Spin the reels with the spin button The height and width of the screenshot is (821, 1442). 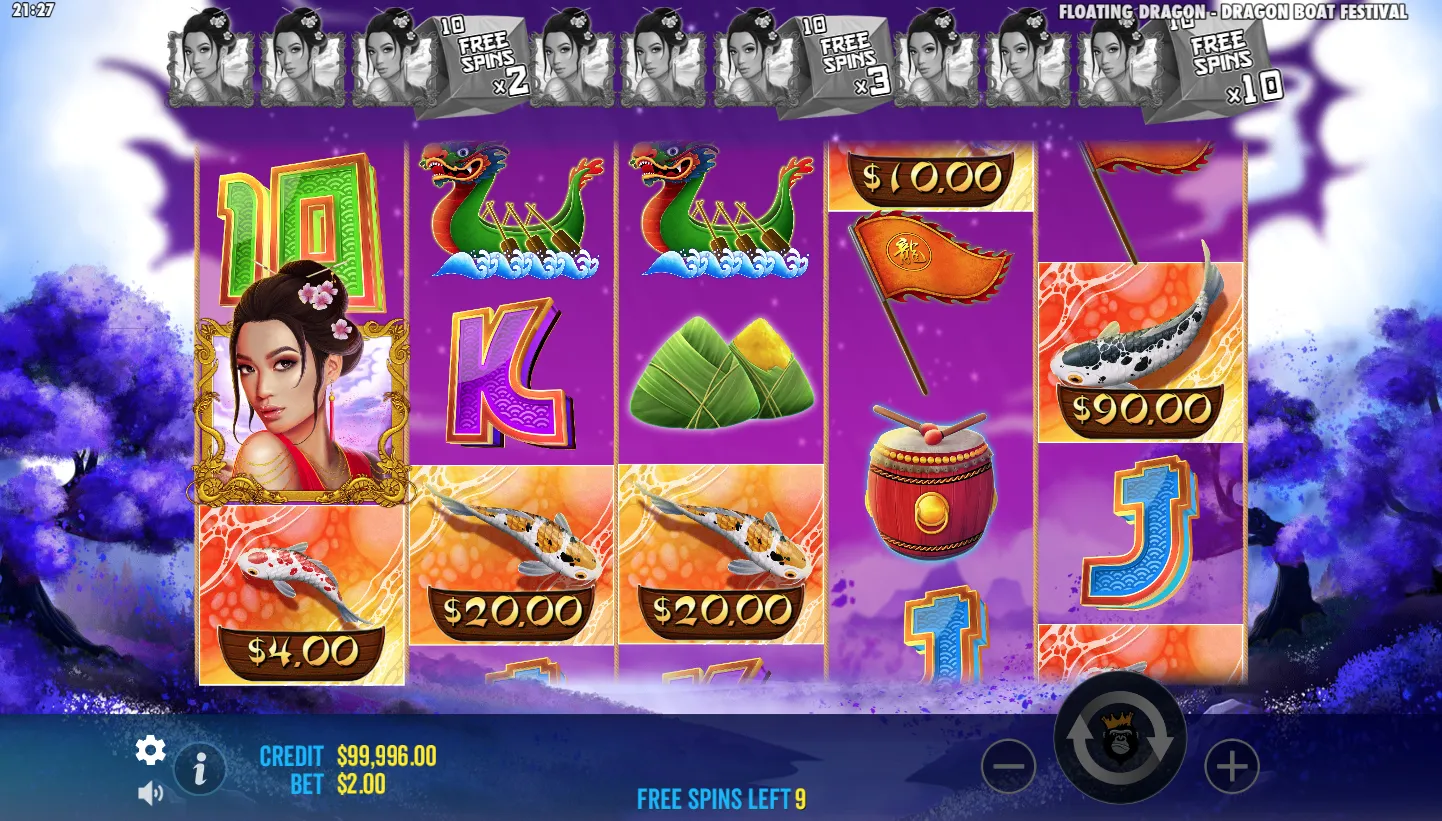click(x=1120, y=739)
